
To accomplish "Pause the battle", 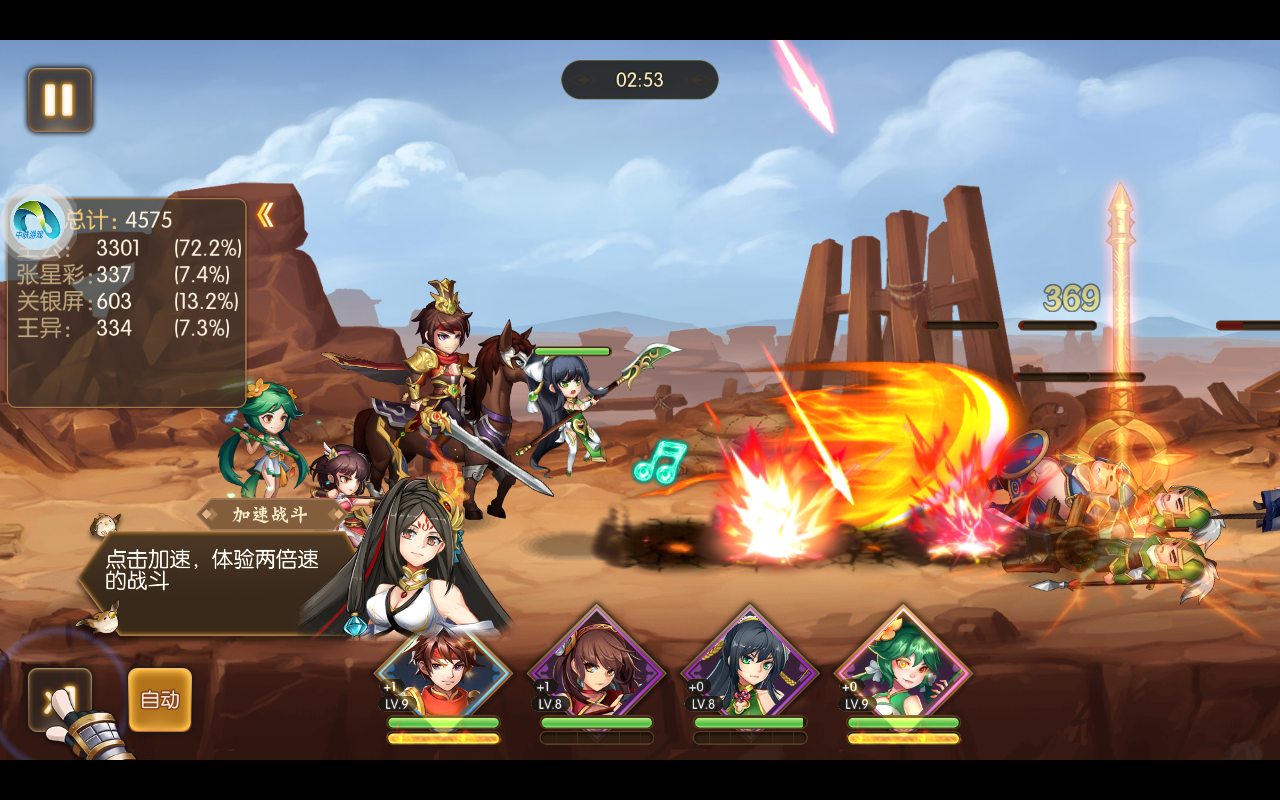I will click(x=60, y=100).
